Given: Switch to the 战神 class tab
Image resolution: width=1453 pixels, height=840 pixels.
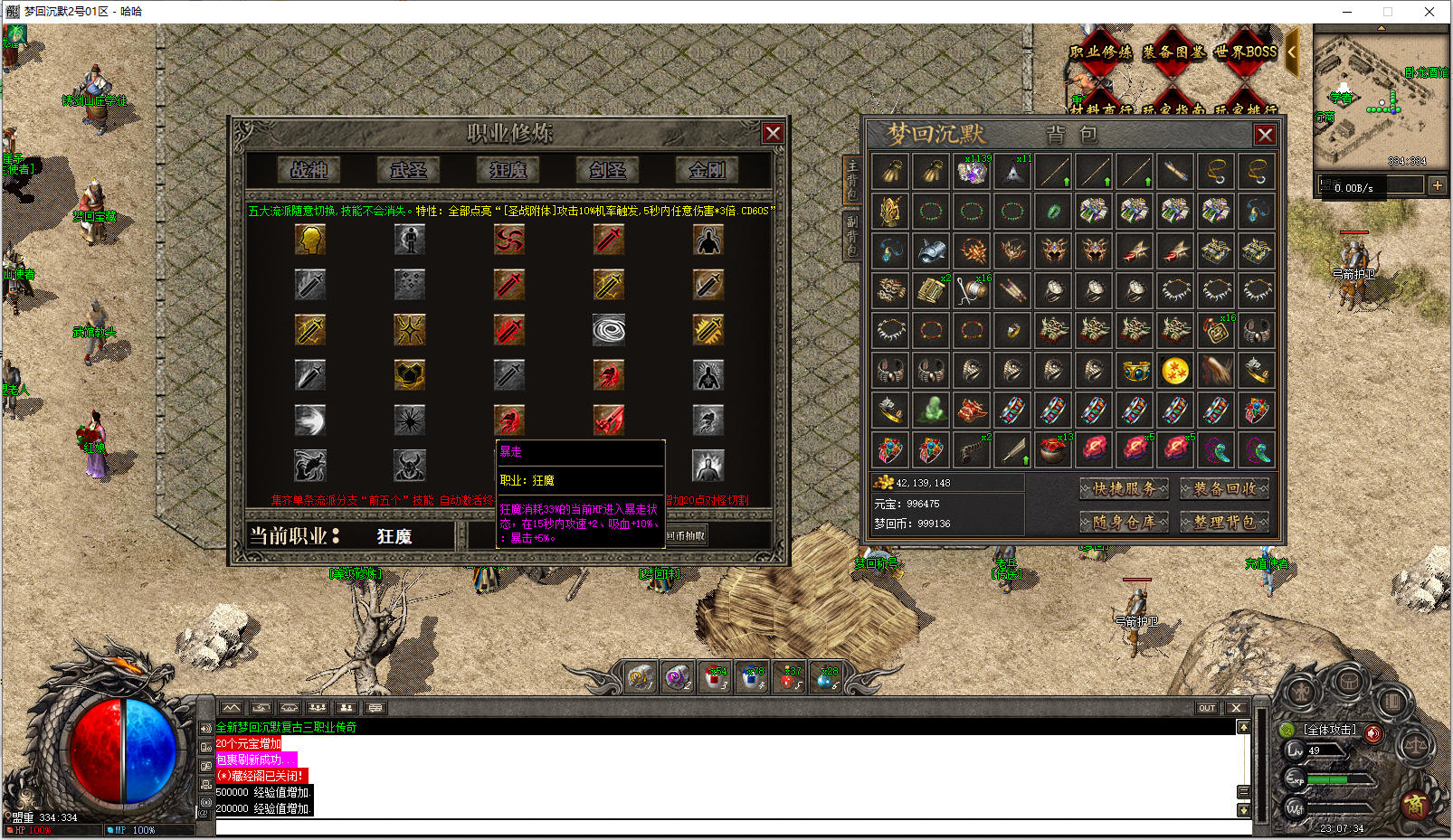Looking at the screenshot, I should pos(309,169).
